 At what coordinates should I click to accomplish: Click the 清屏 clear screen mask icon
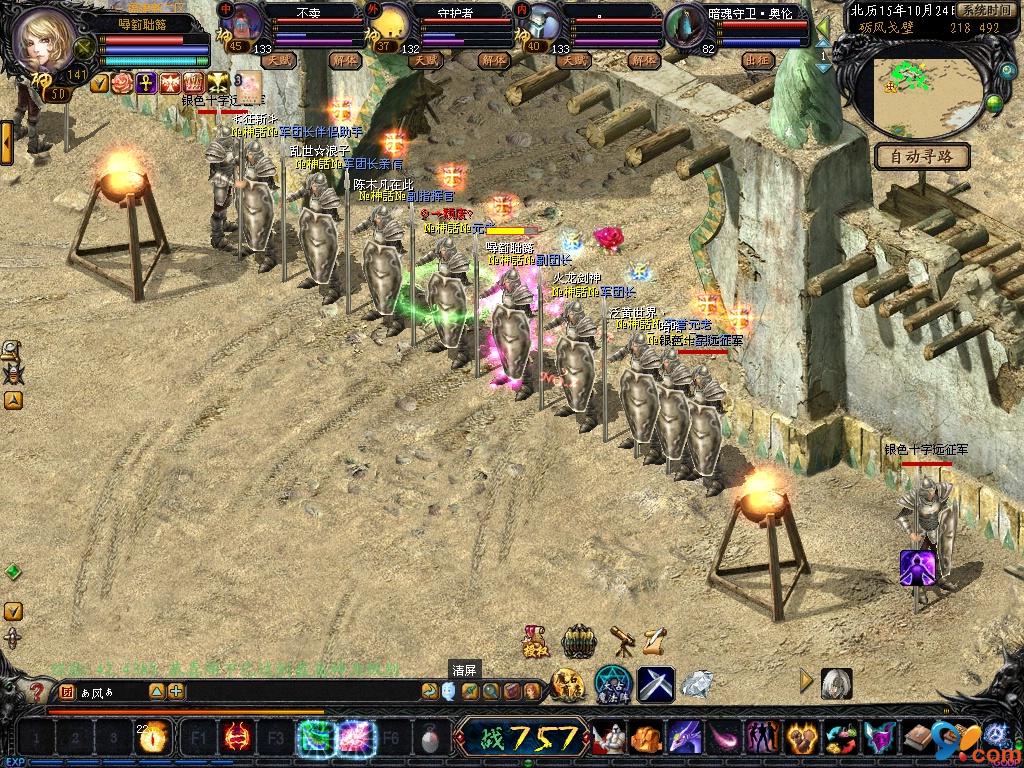click(x=449, y=691)
